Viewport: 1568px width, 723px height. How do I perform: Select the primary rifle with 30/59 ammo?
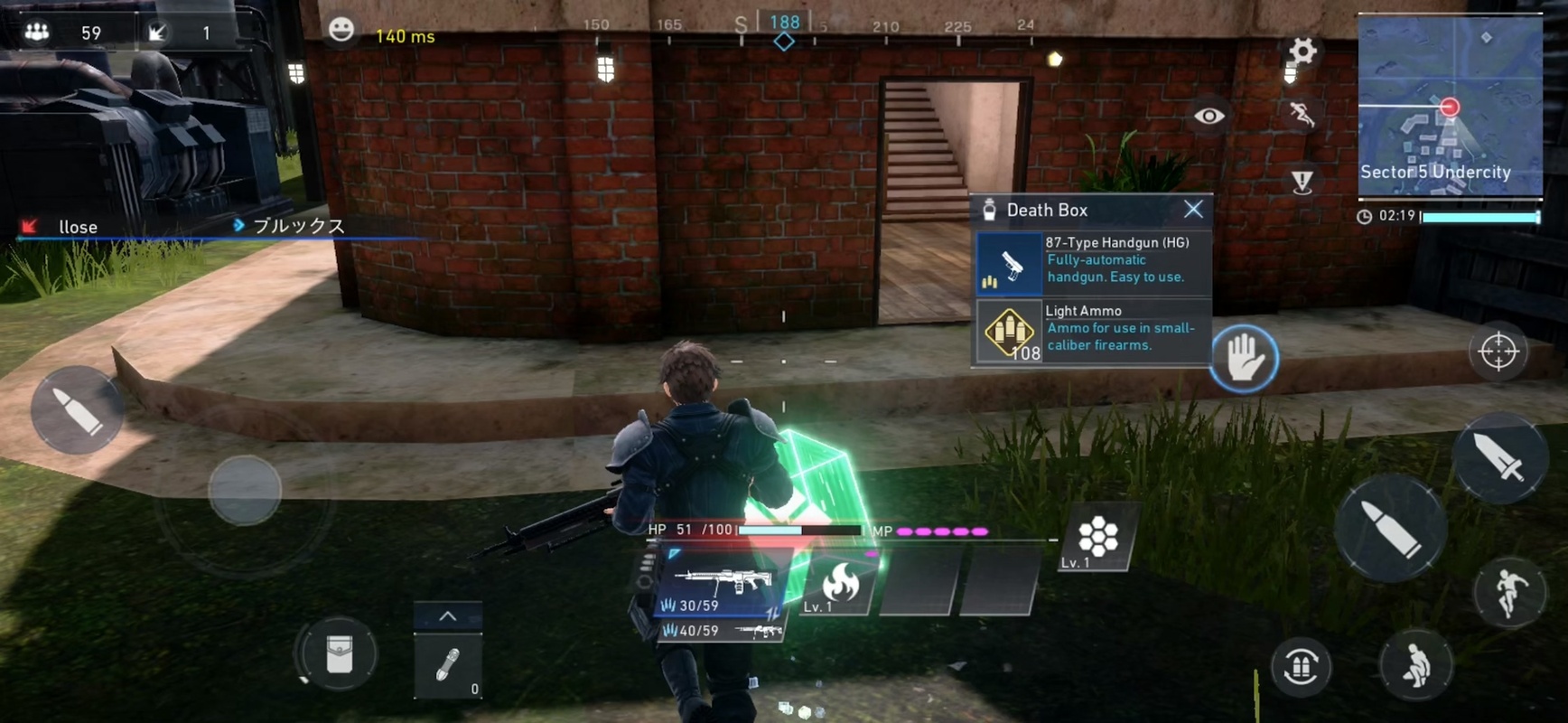coord(722,587)
